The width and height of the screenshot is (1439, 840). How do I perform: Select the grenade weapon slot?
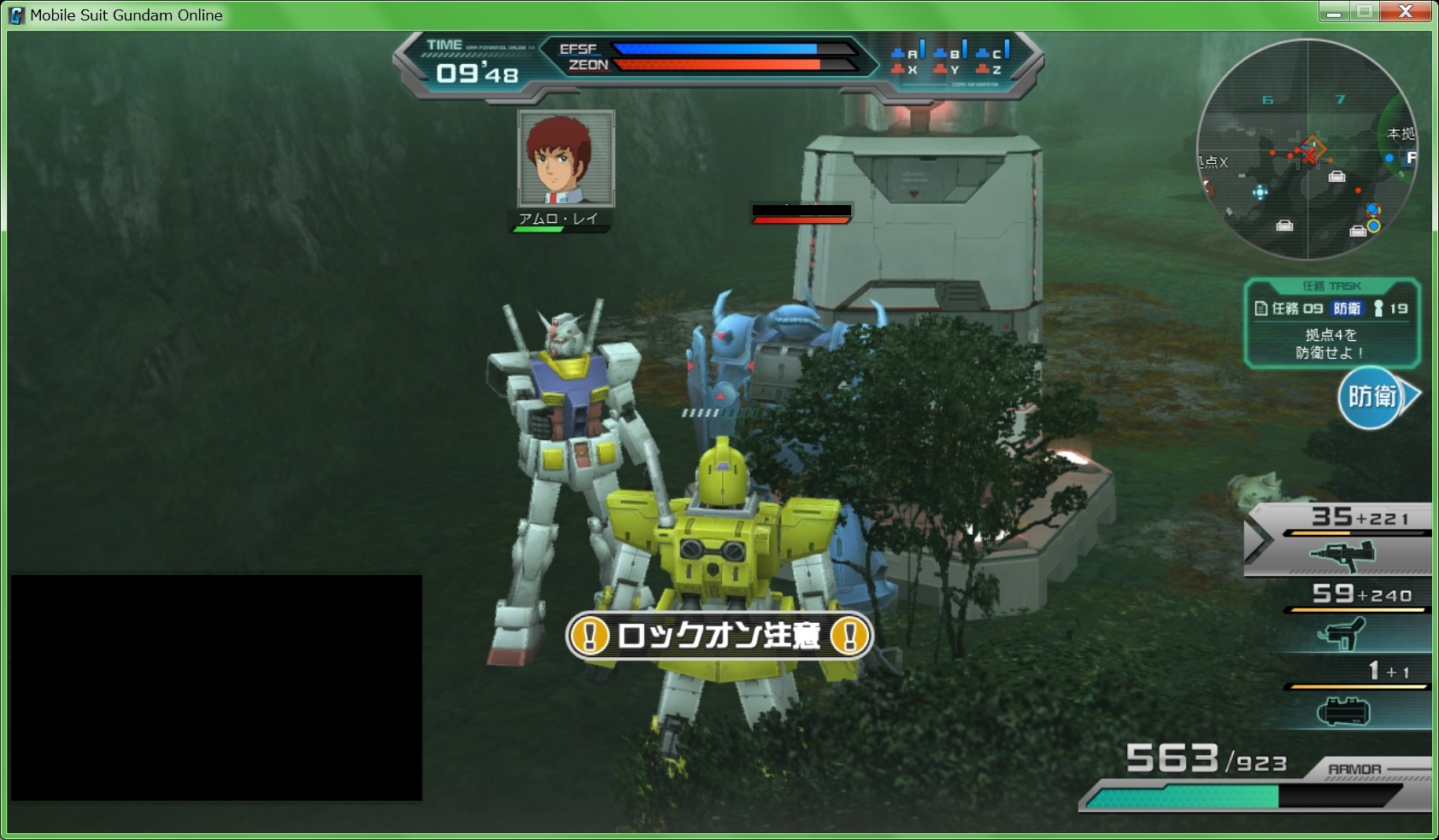[1343, 711]
